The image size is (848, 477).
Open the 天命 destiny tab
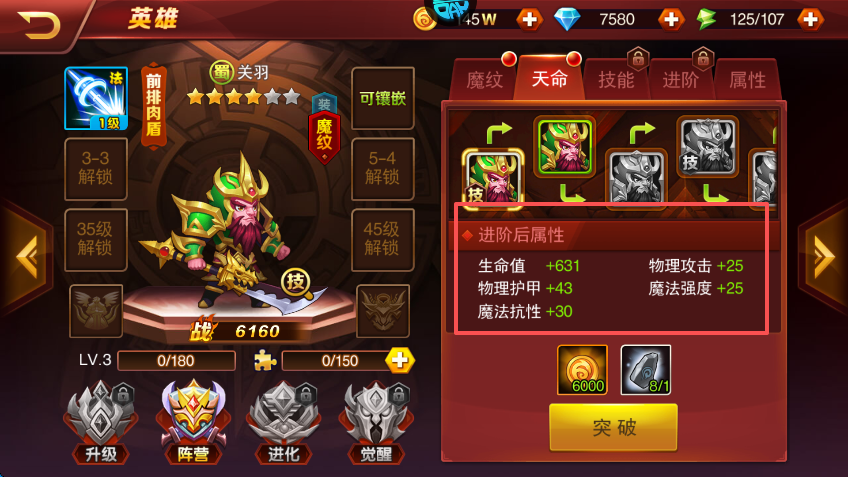point(549,80)
